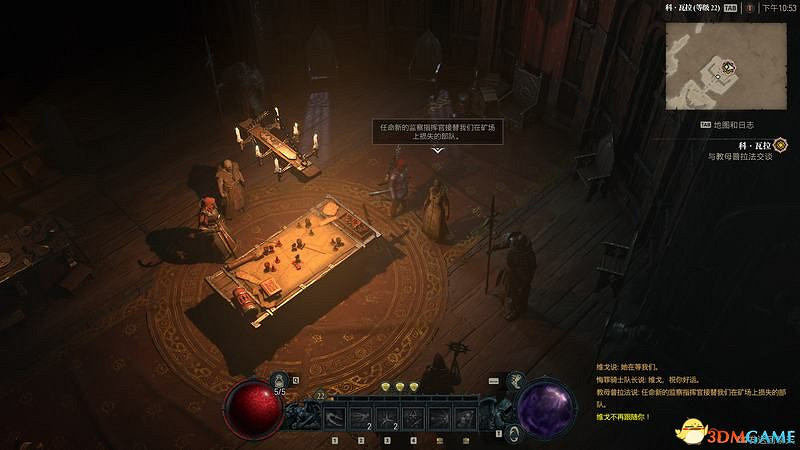
Task: Click the gold quest icon beside 科·瓦拉
Action: coord(780,145)
